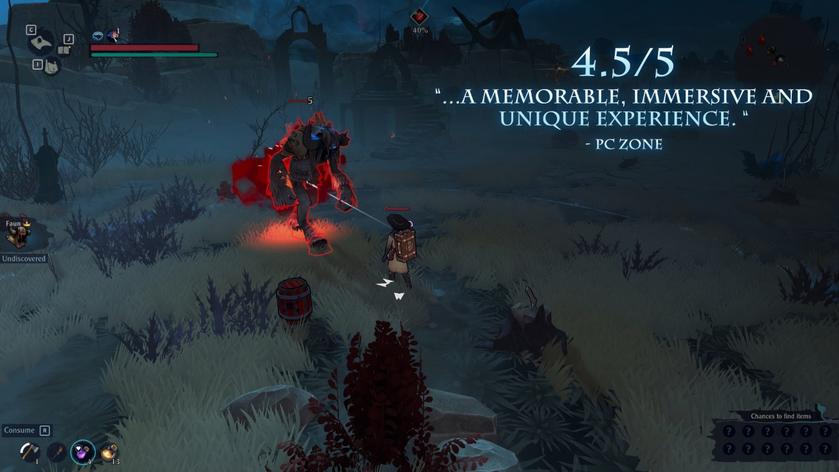Screen dimensions: 839x472
Task: Select the axe weapon slot
Action: 28,452
